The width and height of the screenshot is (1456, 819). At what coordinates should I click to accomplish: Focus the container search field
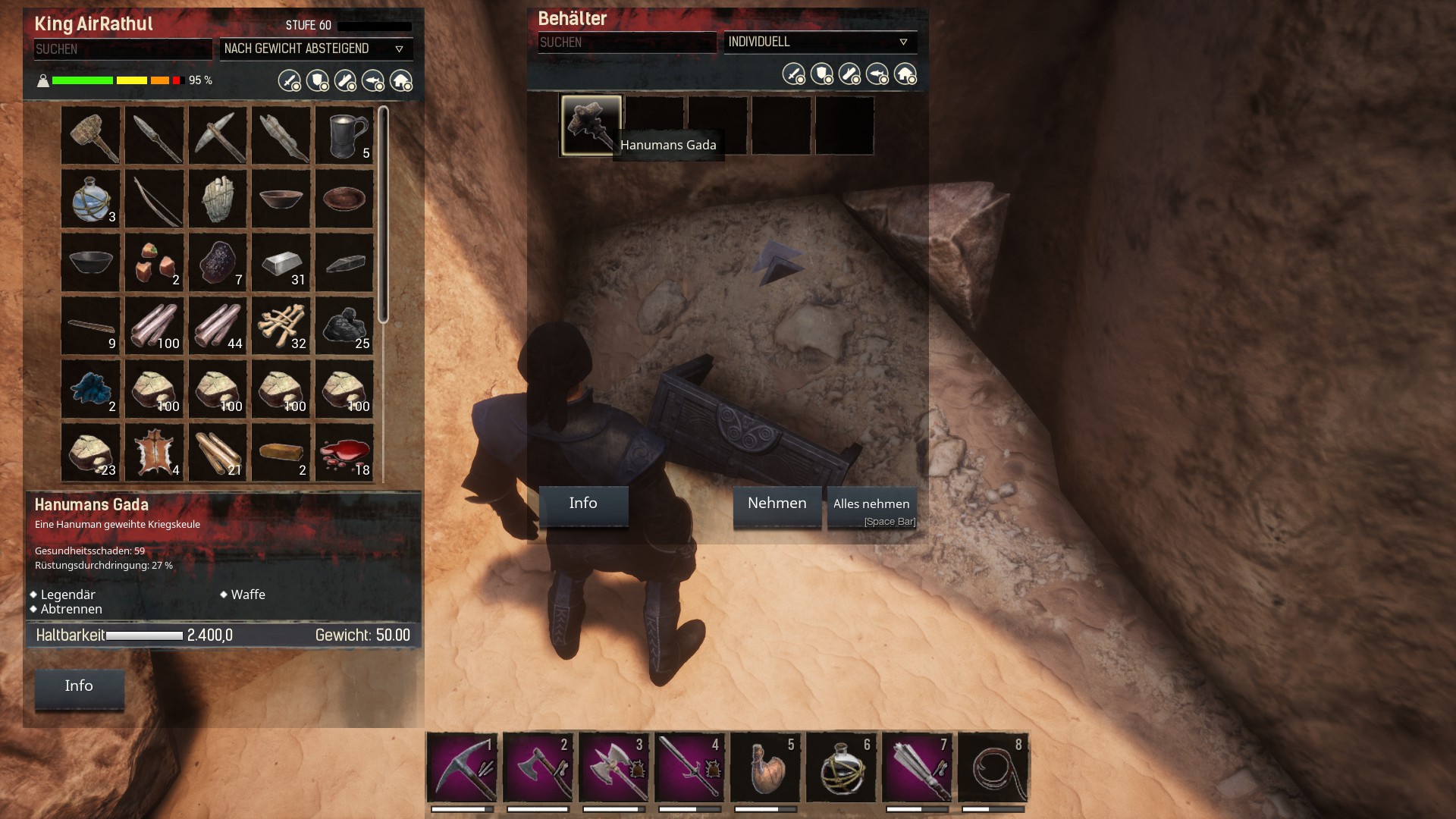point(626,43)
